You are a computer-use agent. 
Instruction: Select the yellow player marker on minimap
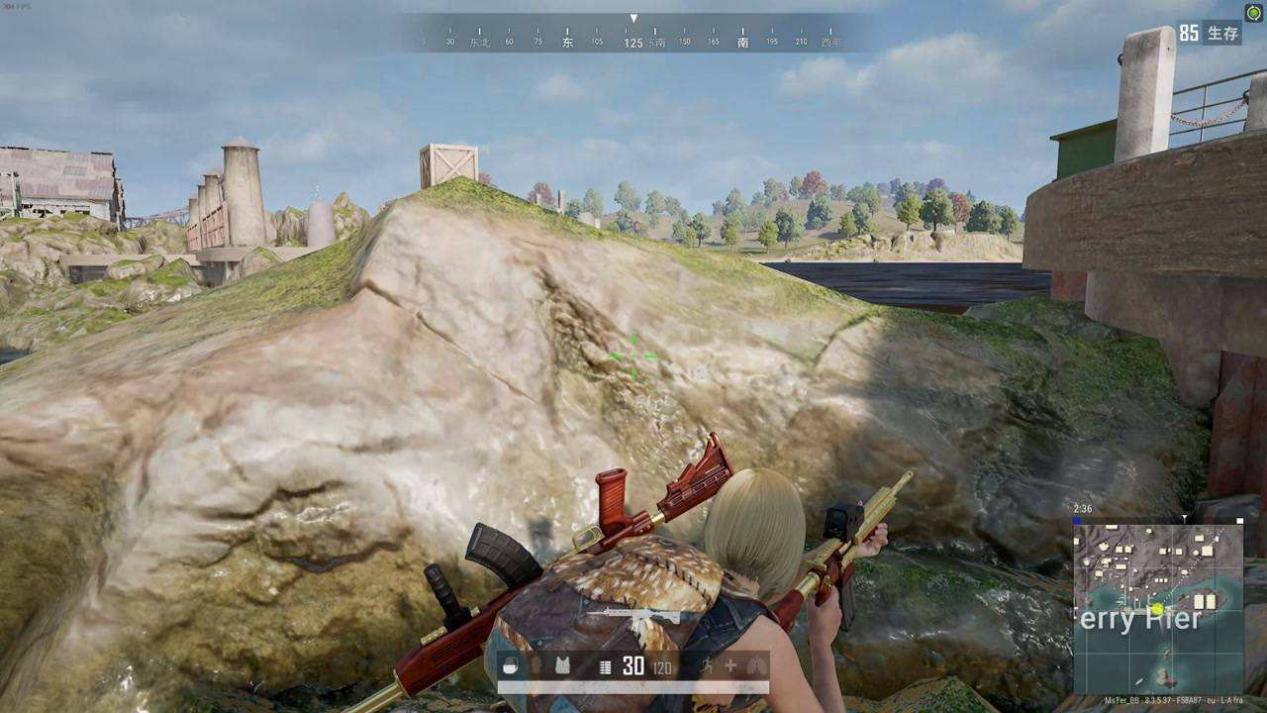pyautogui.click(x=1157, y=609)
